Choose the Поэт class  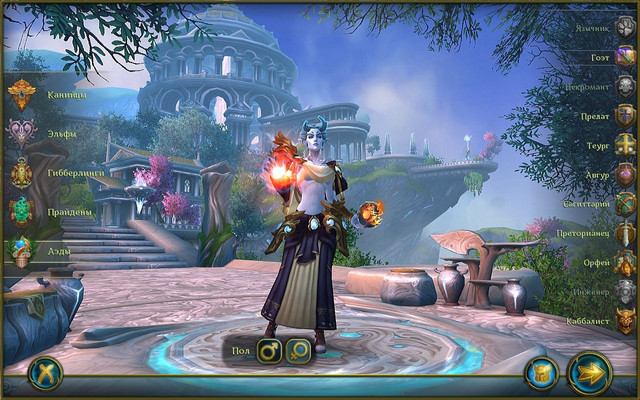click(x=624, y=57)
